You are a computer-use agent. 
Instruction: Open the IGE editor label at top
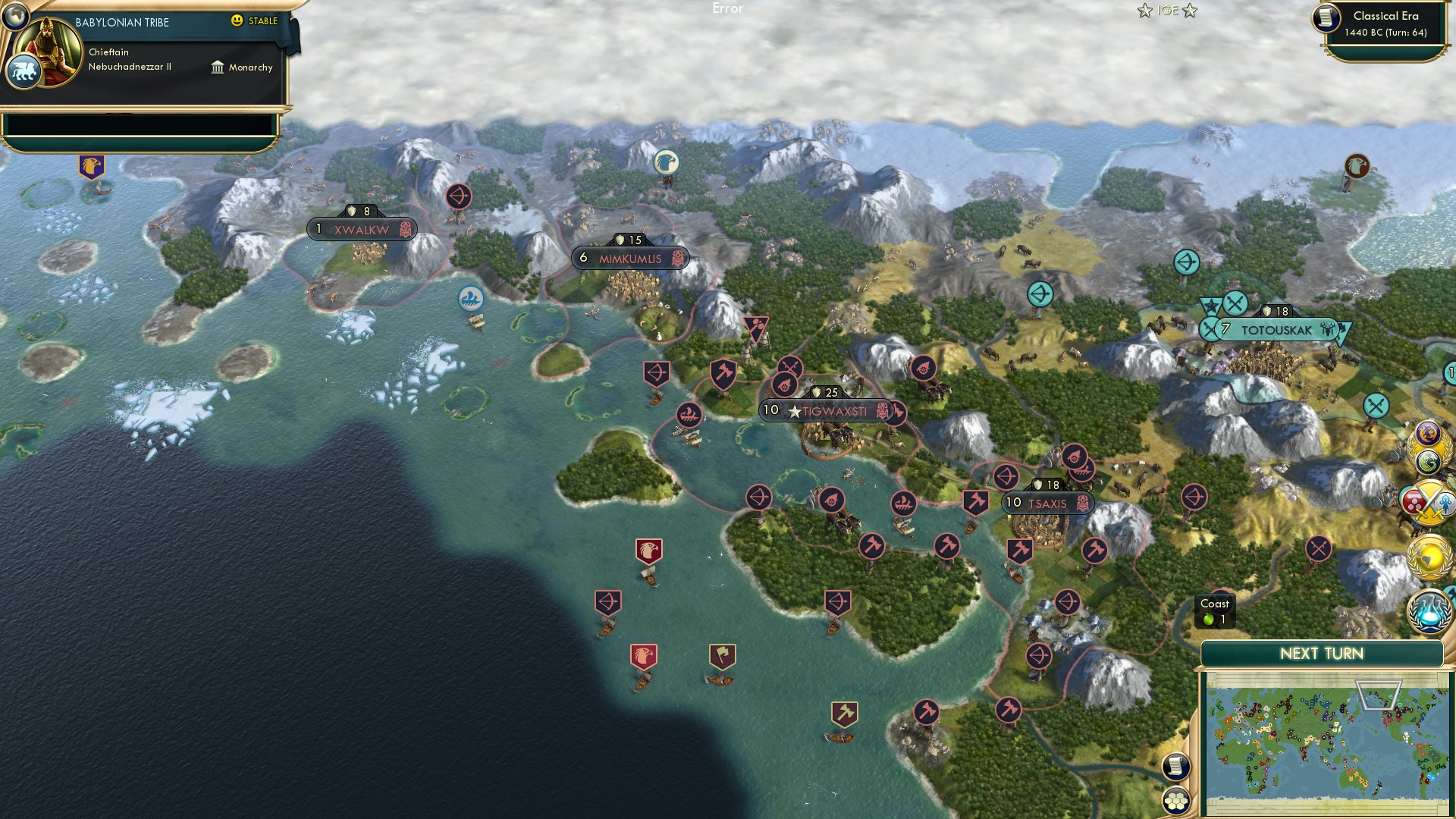(x=1166, y=11)
